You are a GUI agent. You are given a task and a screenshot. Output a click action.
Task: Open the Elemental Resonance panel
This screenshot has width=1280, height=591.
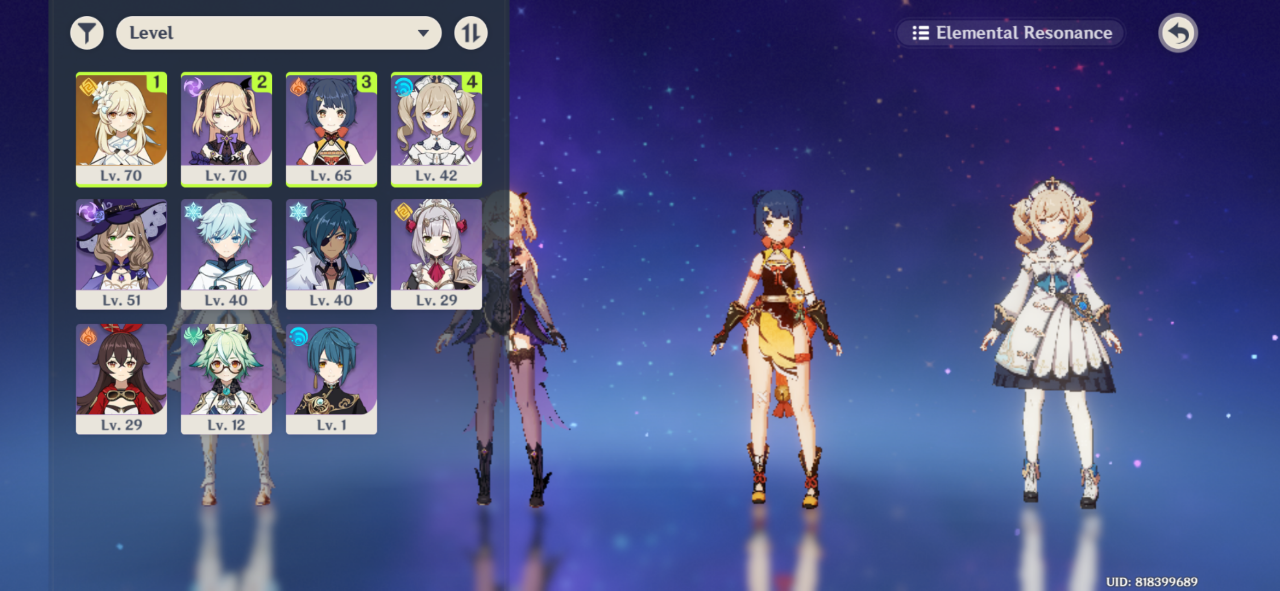1011,33
